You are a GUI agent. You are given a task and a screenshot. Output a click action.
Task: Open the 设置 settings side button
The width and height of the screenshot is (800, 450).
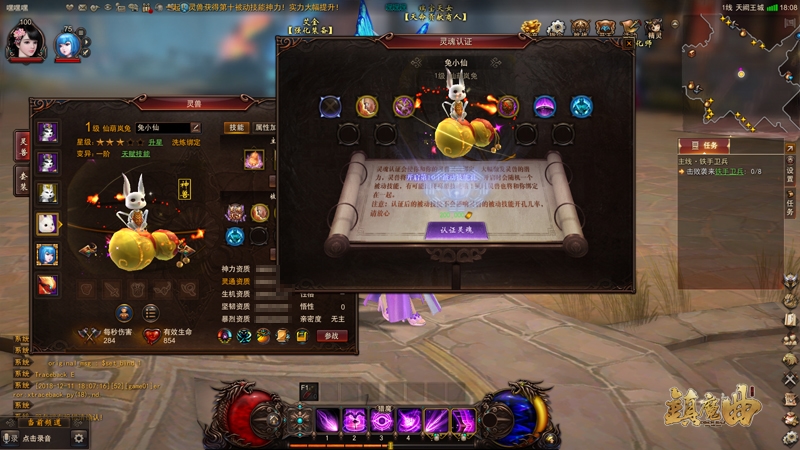[x=790, y=172]
